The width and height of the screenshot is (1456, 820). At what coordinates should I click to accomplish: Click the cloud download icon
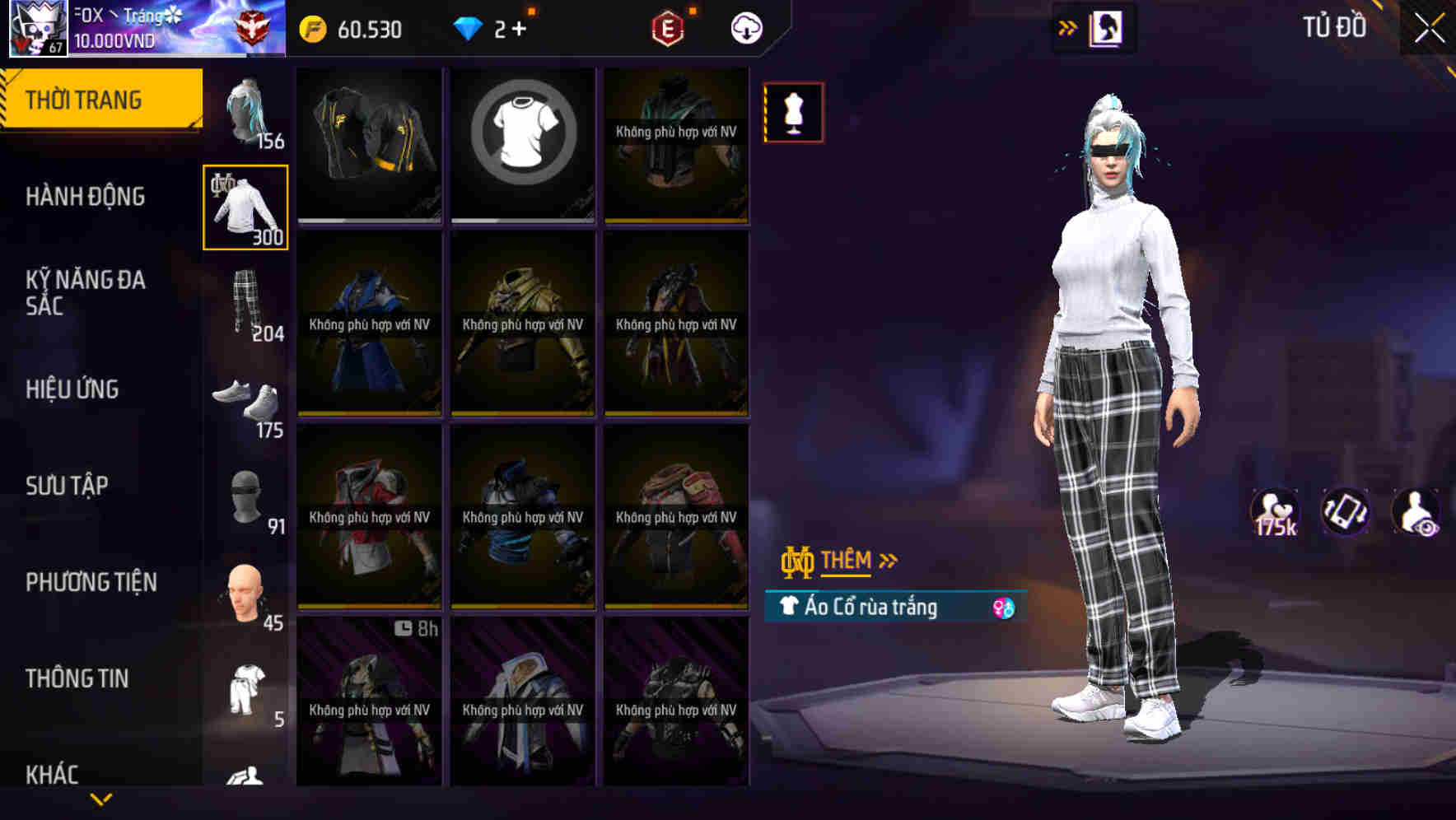(746, 27)
